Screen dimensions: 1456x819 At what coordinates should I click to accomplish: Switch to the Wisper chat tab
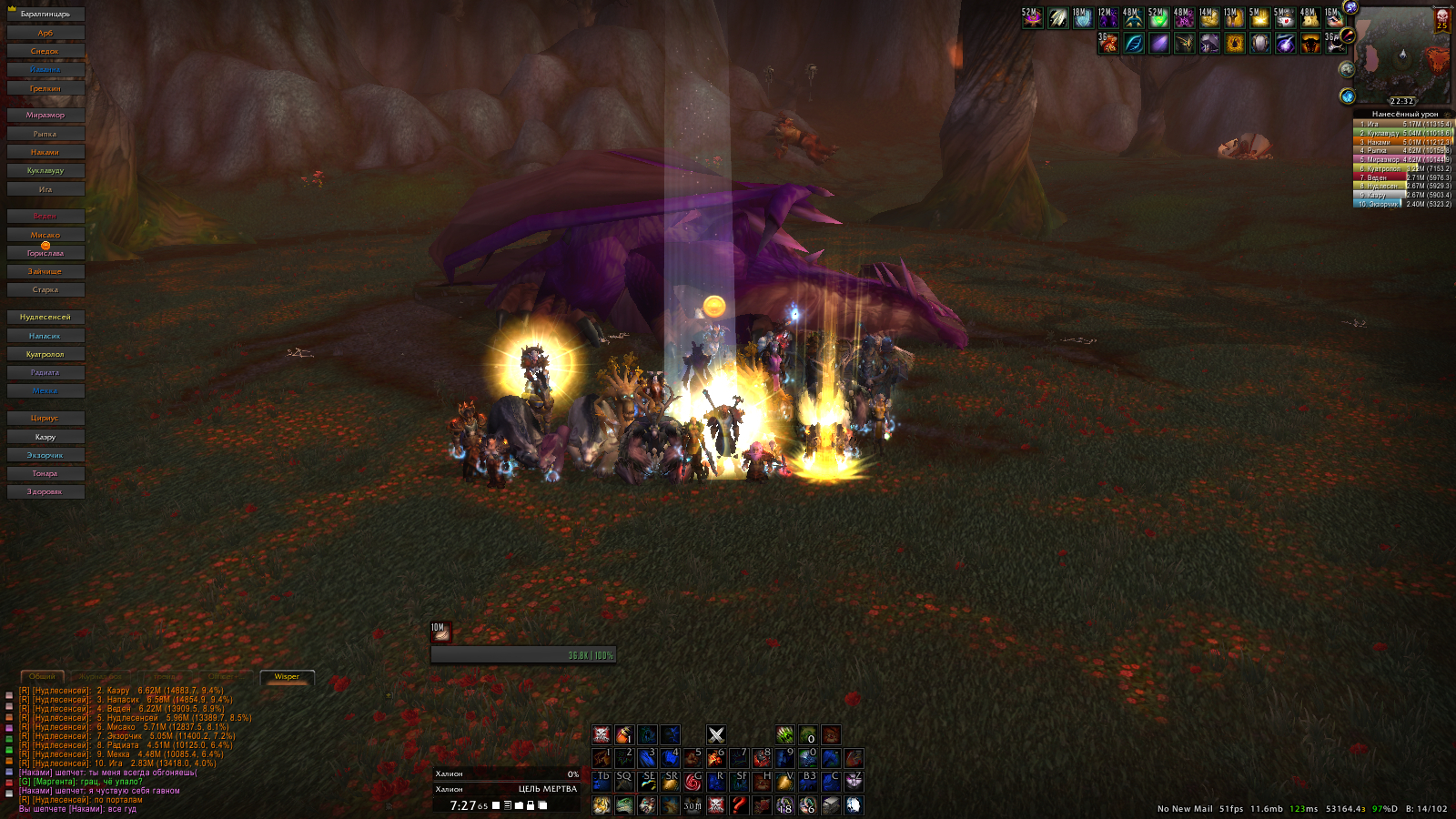pyautogui.click(x=287, y=677)
